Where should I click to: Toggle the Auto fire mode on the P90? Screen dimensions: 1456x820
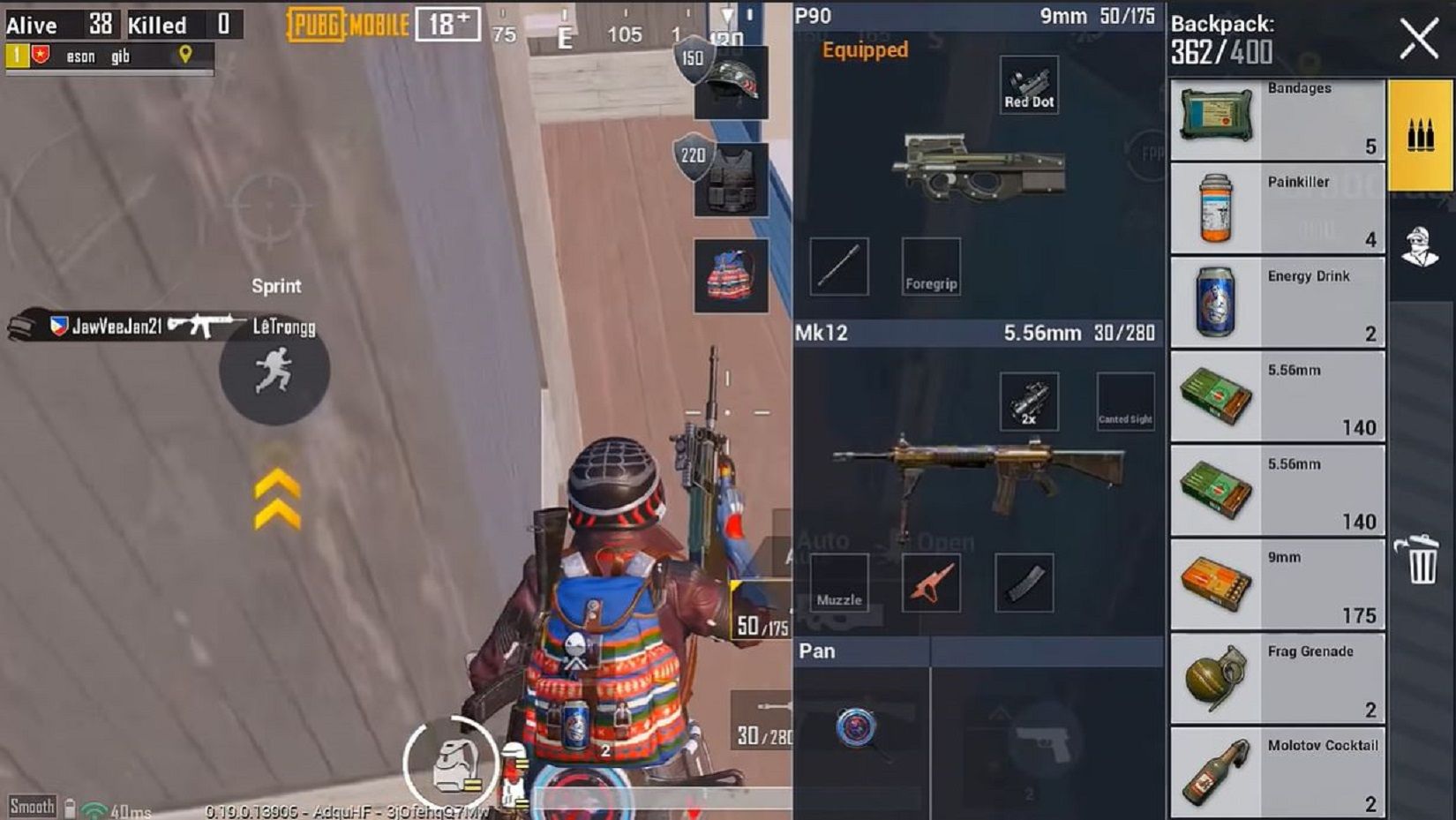(x=822, y=541)
